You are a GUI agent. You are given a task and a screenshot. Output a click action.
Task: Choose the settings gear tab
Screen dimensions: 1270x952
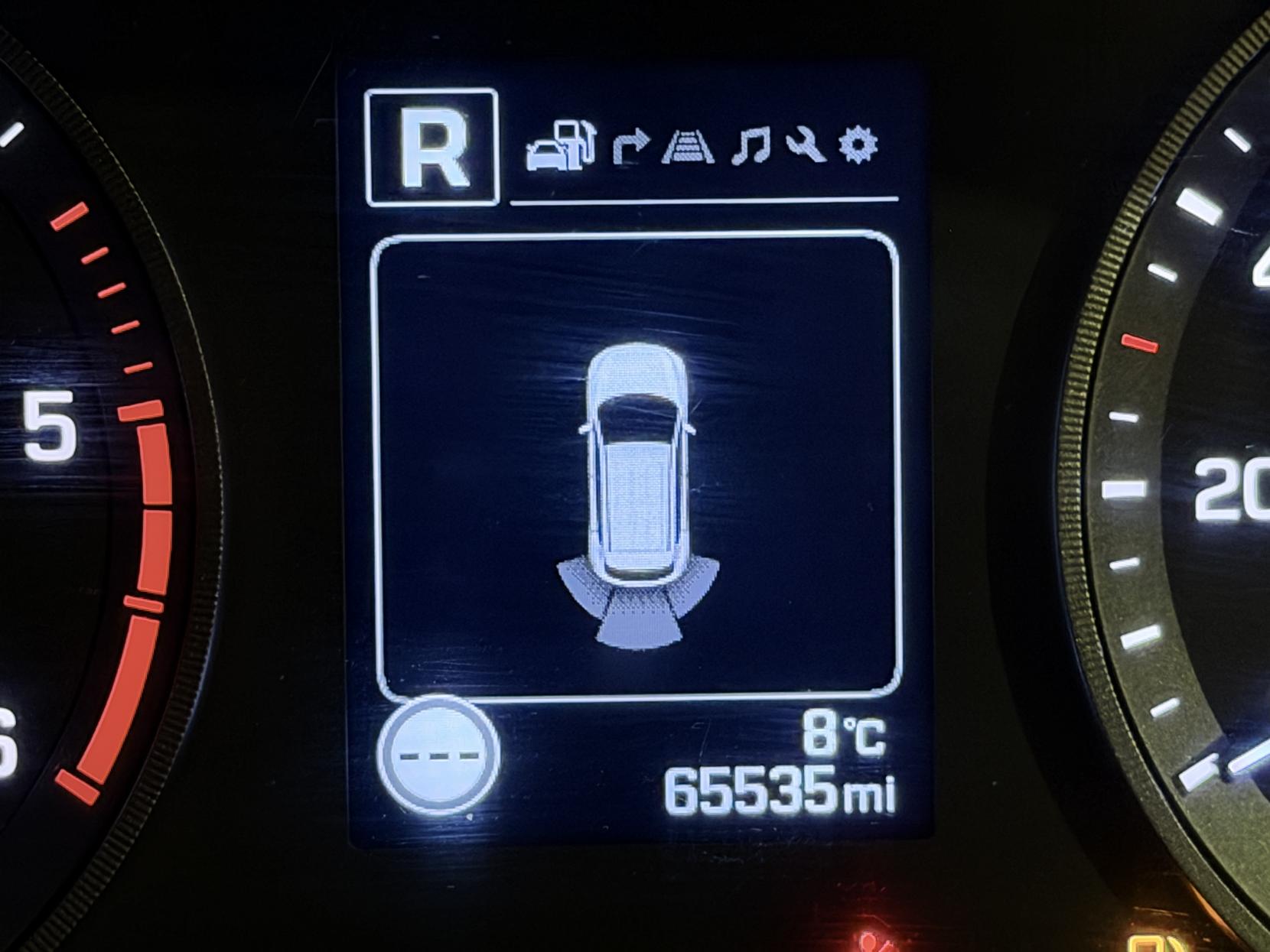[858, 145]
